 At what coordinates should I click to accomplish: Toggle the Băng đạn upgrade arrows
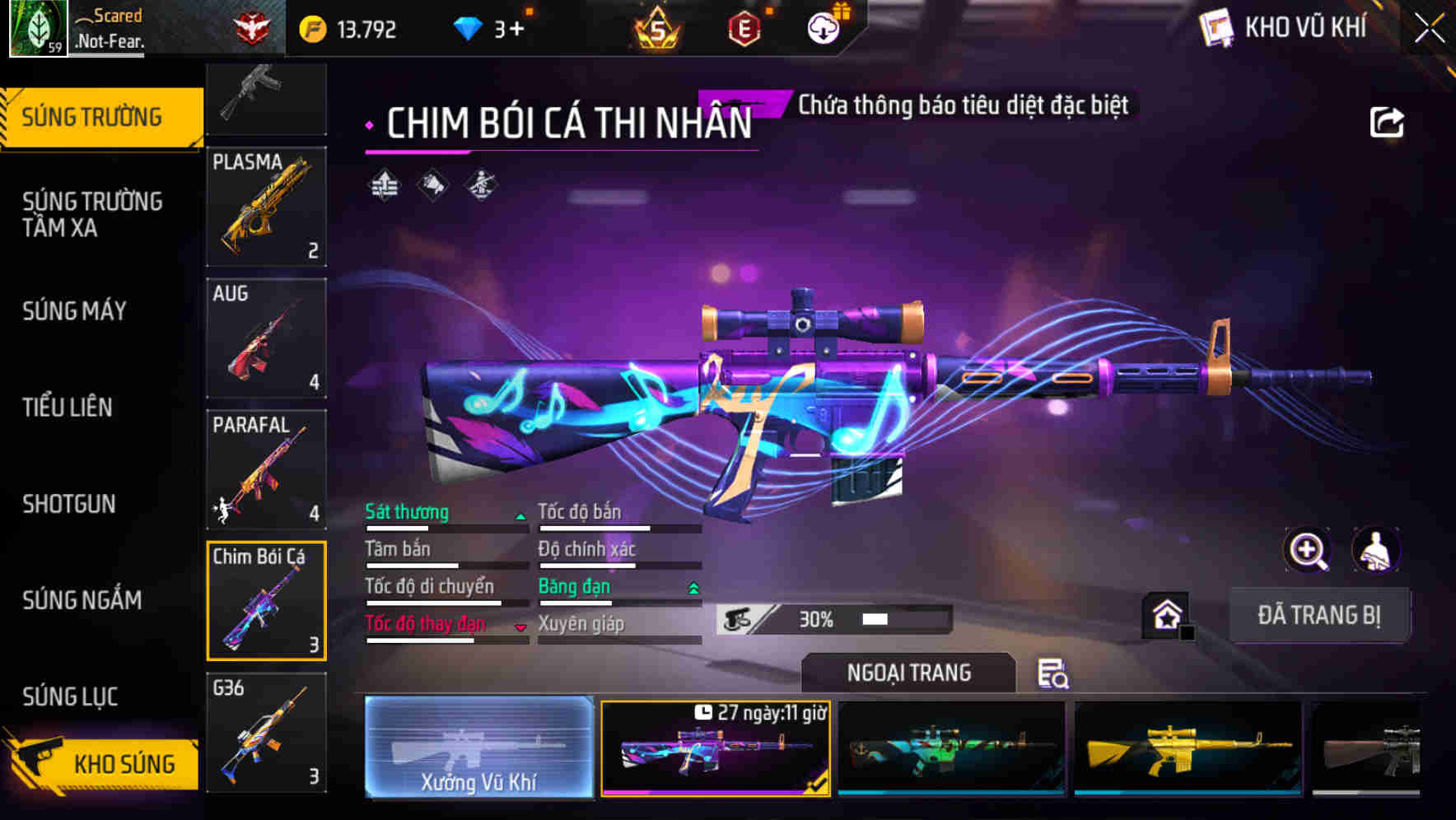click(693, 587)
